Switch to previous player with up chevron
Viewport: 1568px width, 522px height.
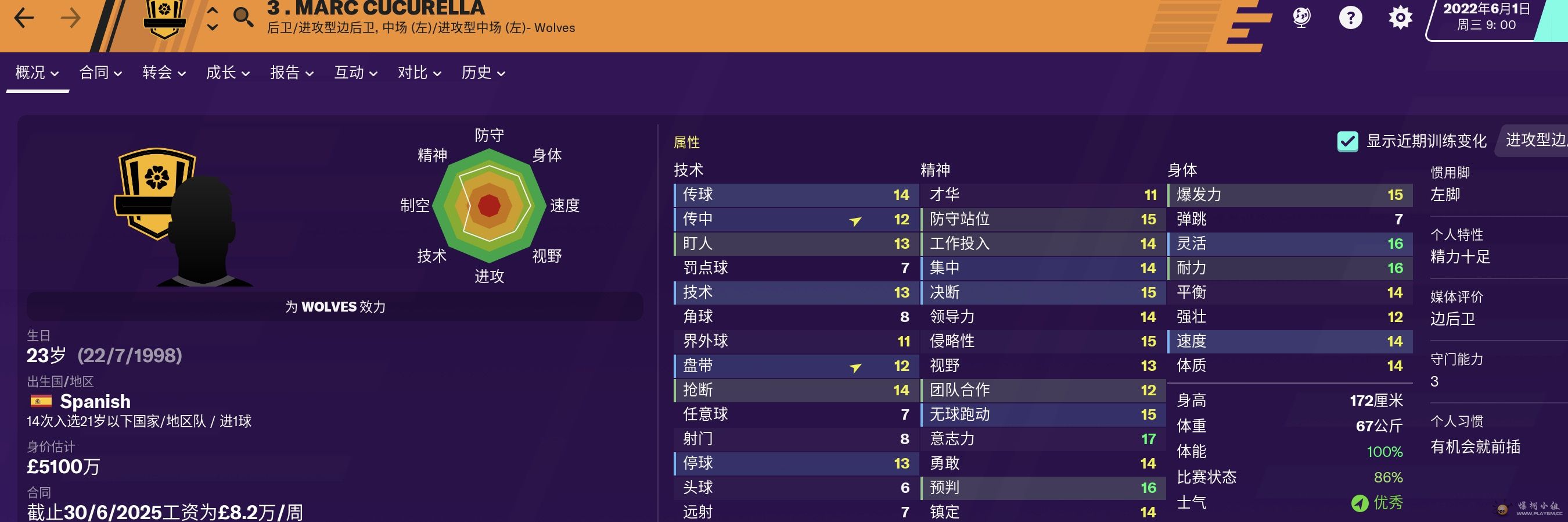pyautogui.click(x=213, y=10)
